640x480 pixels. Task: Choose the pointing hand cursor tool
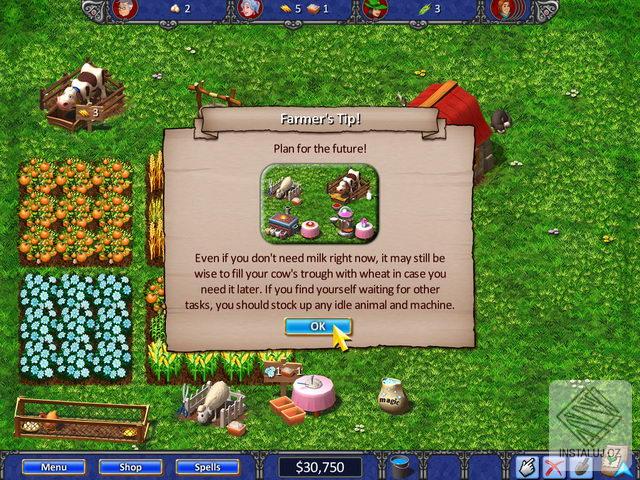(x=527, y=466)
